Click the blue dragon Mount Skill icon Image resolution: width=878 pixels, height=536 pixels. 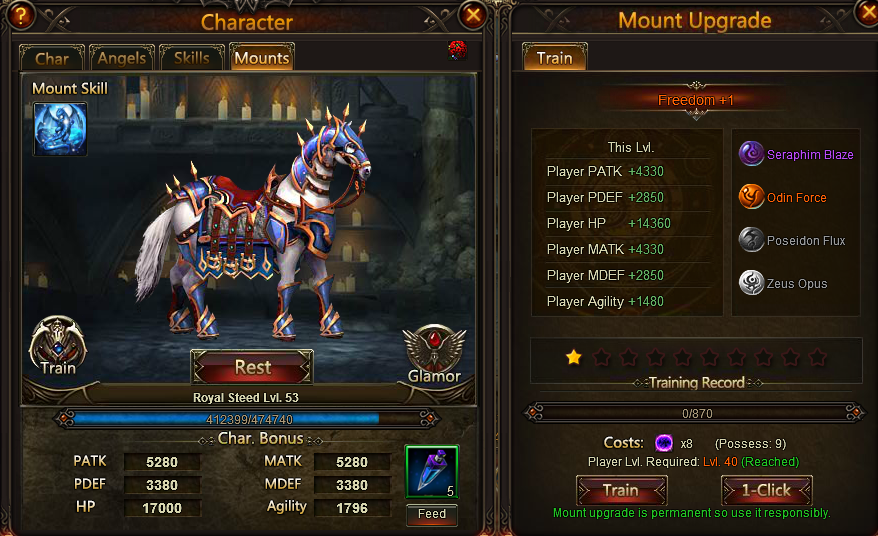click(x=60, y=128)
